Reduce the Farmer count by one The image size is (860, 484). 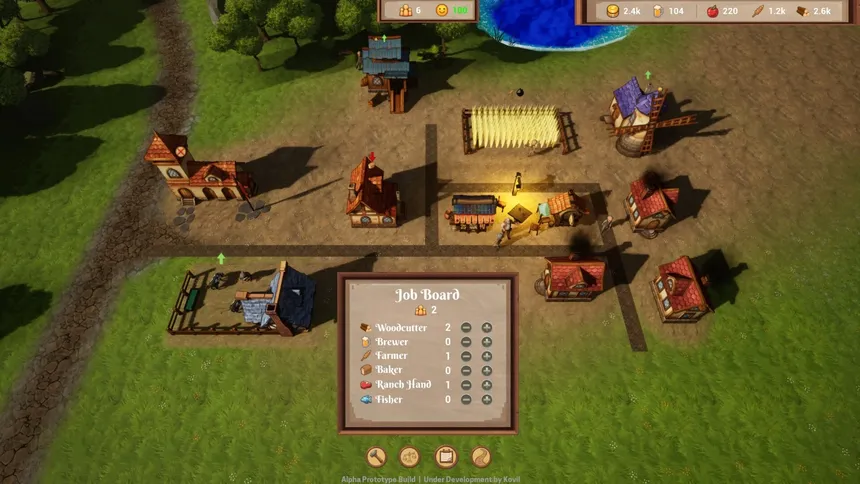coord(467,356)
